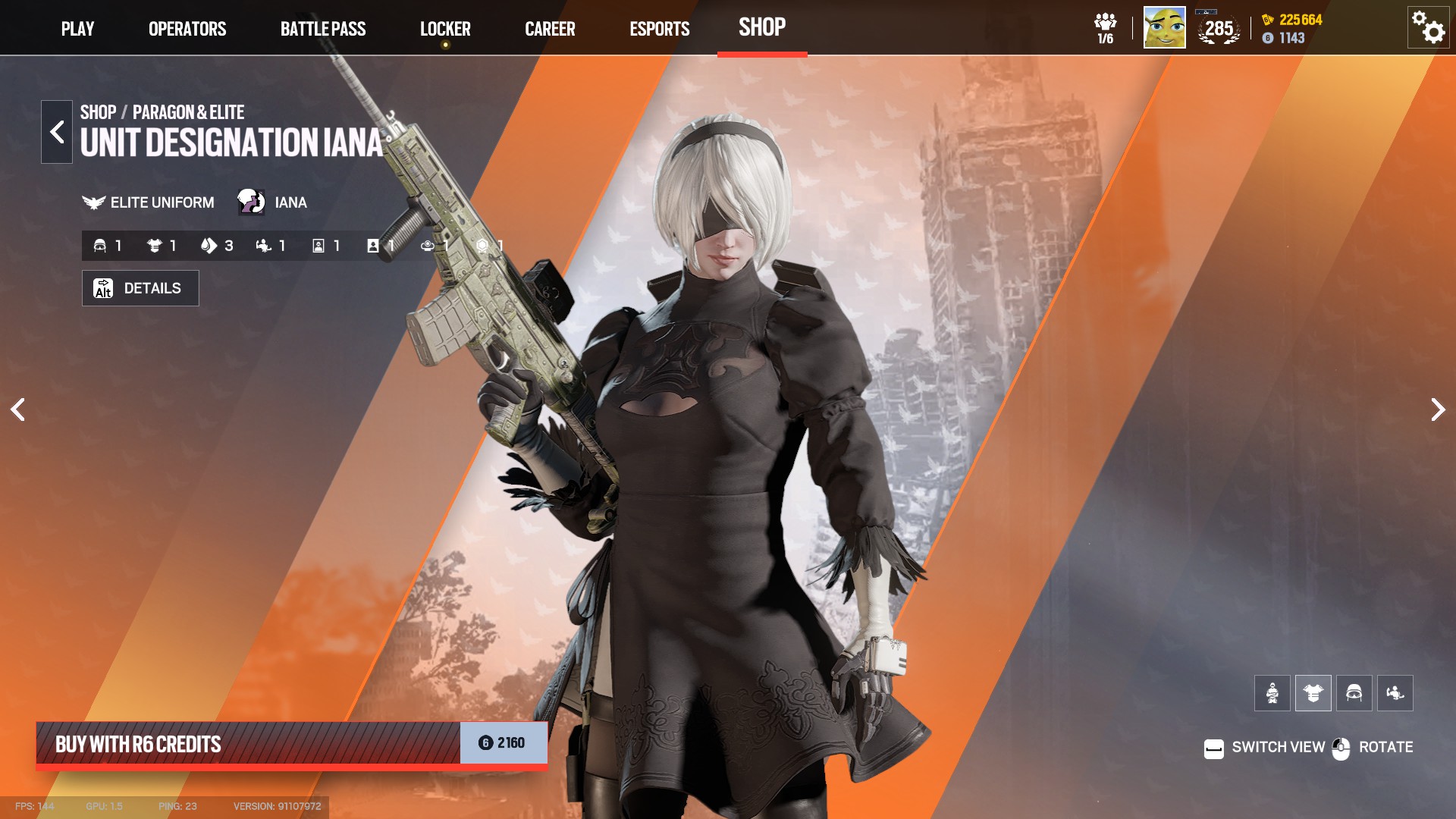Select the full body preview icon
The height and width of the screenshot is (819, 1456).
point(1271,692)
